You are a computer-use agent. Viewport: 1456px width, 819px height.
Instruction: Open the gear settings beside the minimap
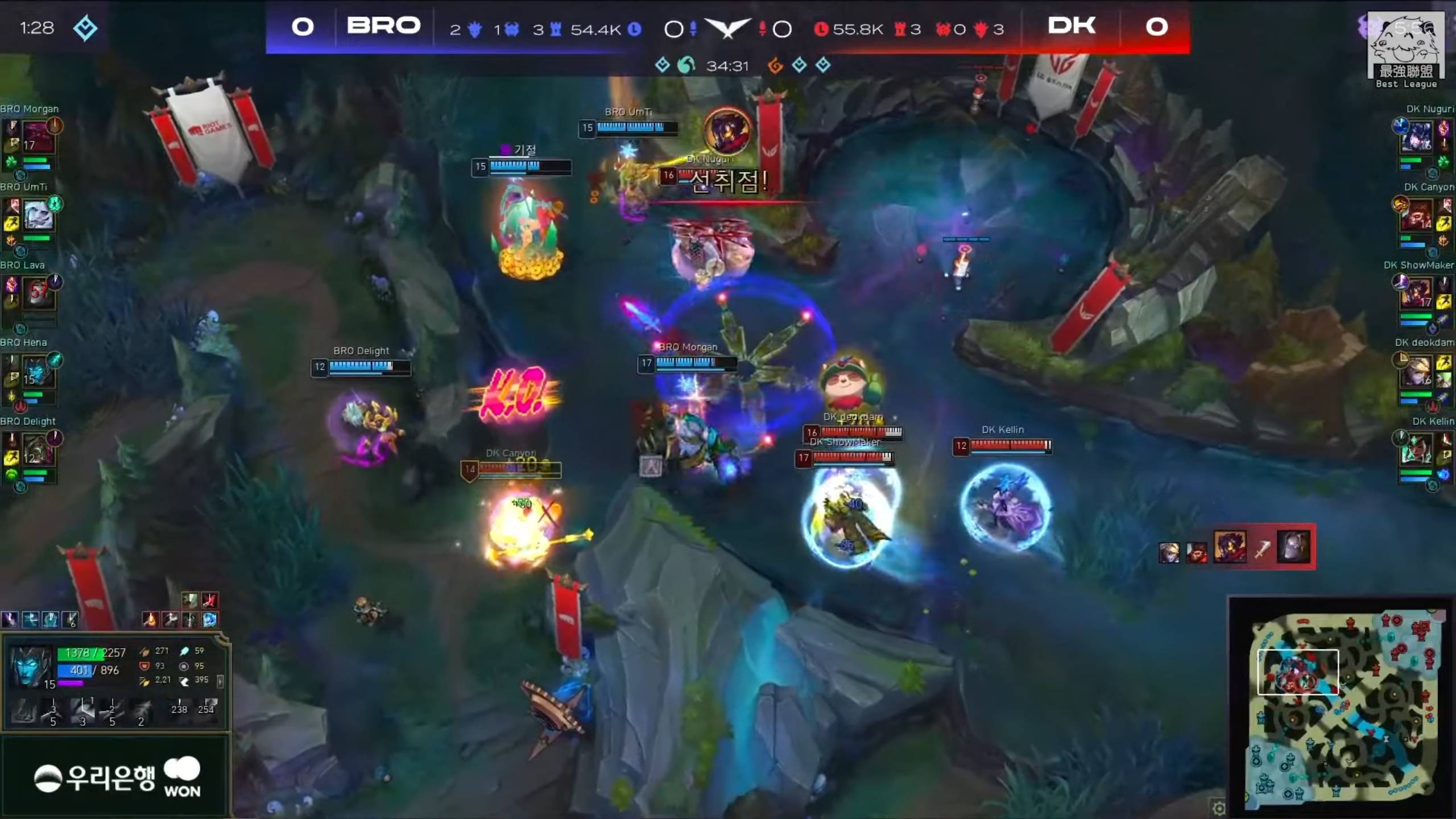point(1218,808)
